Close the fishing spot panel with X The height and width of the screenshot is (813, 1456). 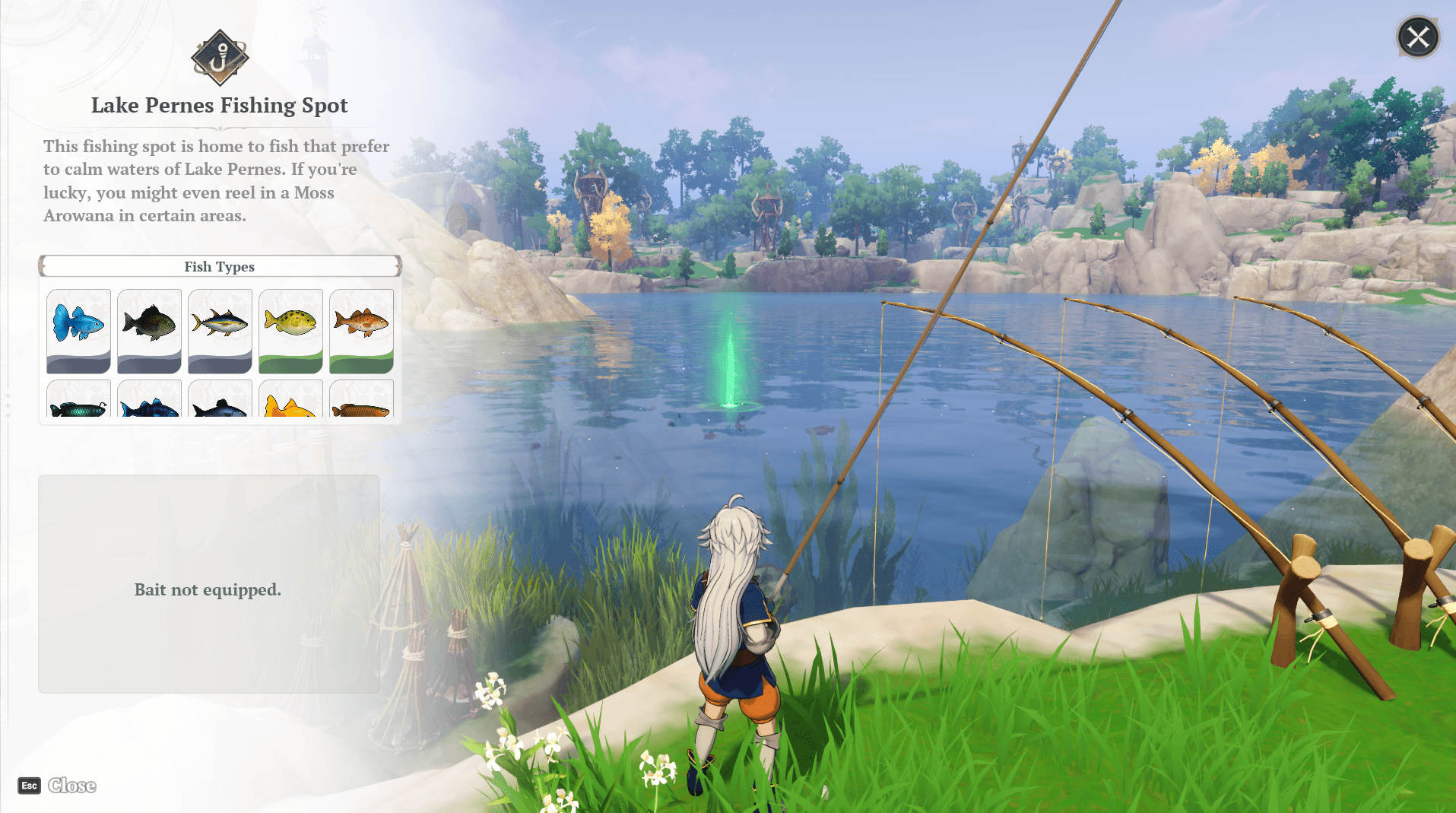tap(1418, 37)
